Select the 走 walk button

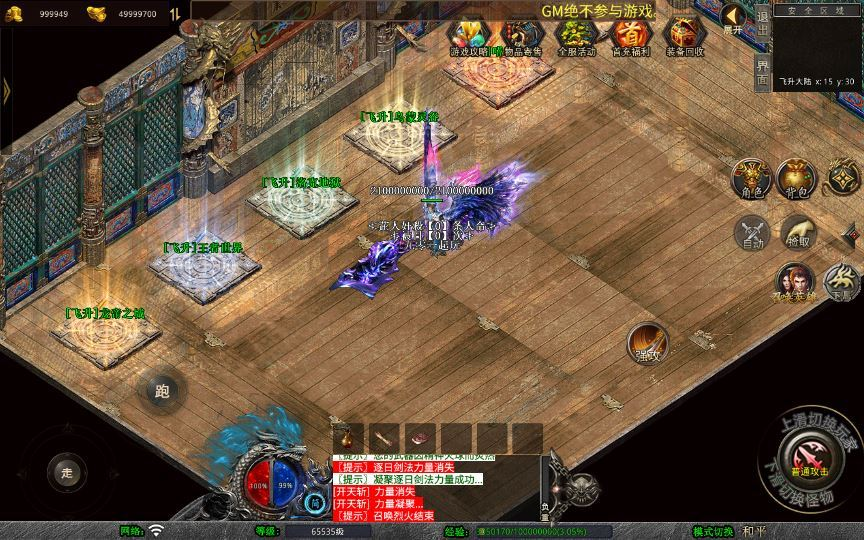pos(68,472)
